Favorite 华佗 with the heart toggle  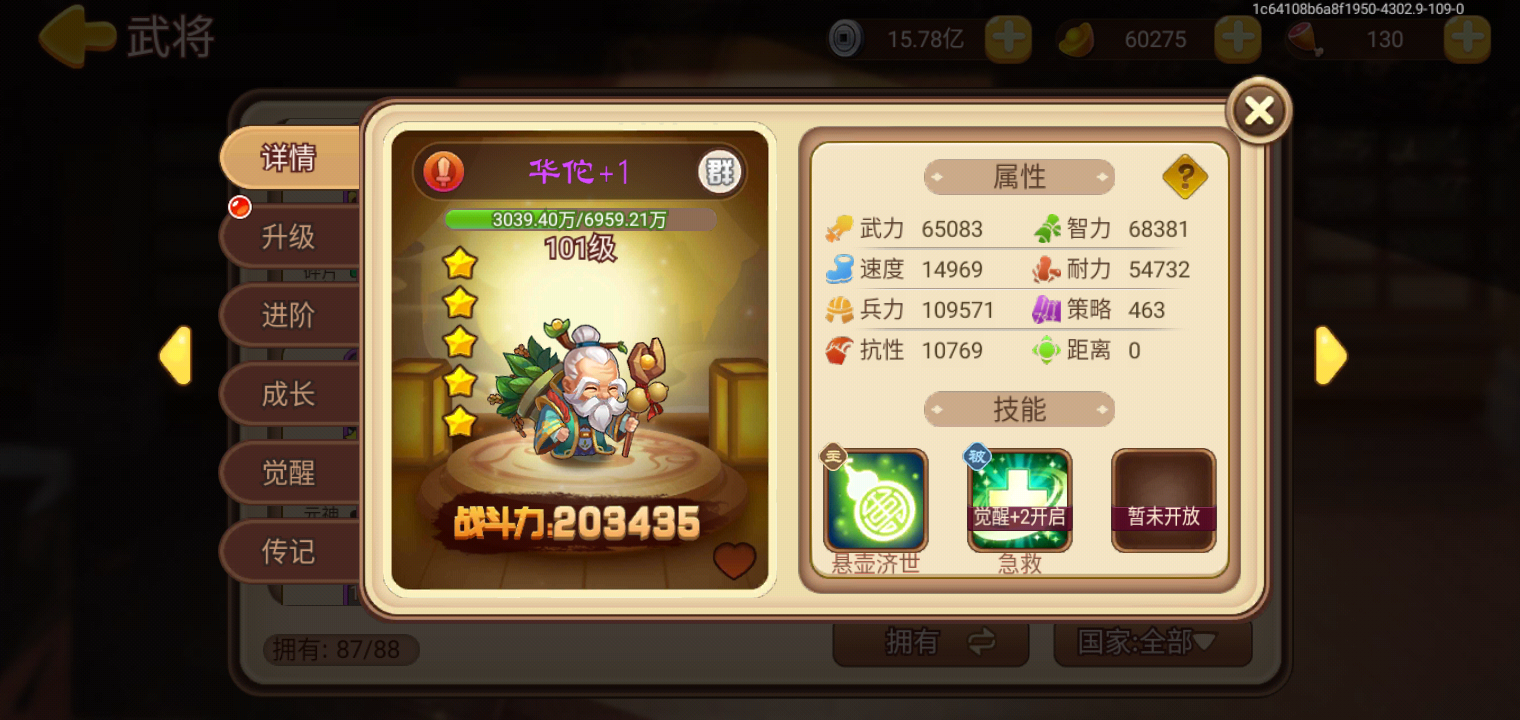click(735, 563)
